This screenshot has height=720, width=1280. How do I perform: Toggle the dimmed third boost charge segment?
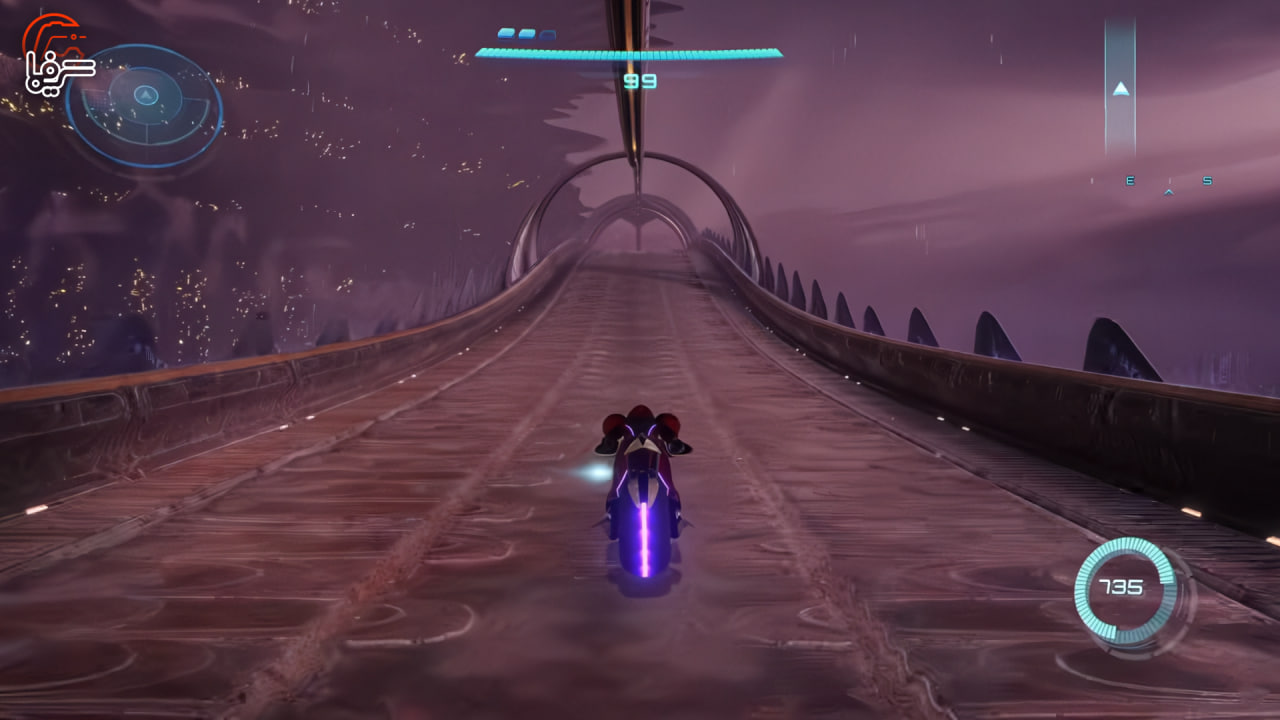[x=548, y=34]
